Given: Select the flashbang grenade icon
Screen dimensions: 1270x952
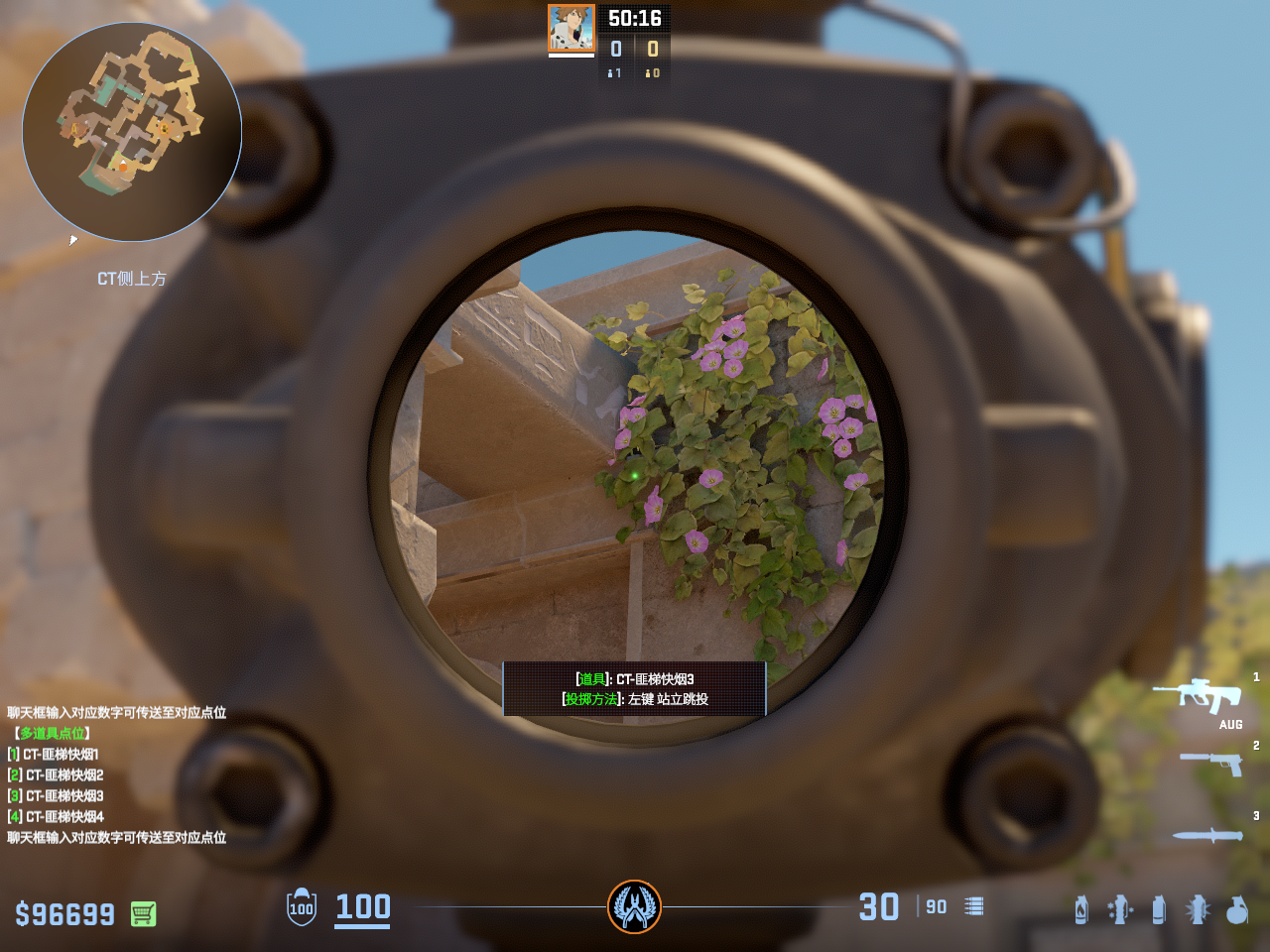Looking at the screenshot, I should (x=1198, y=909).
